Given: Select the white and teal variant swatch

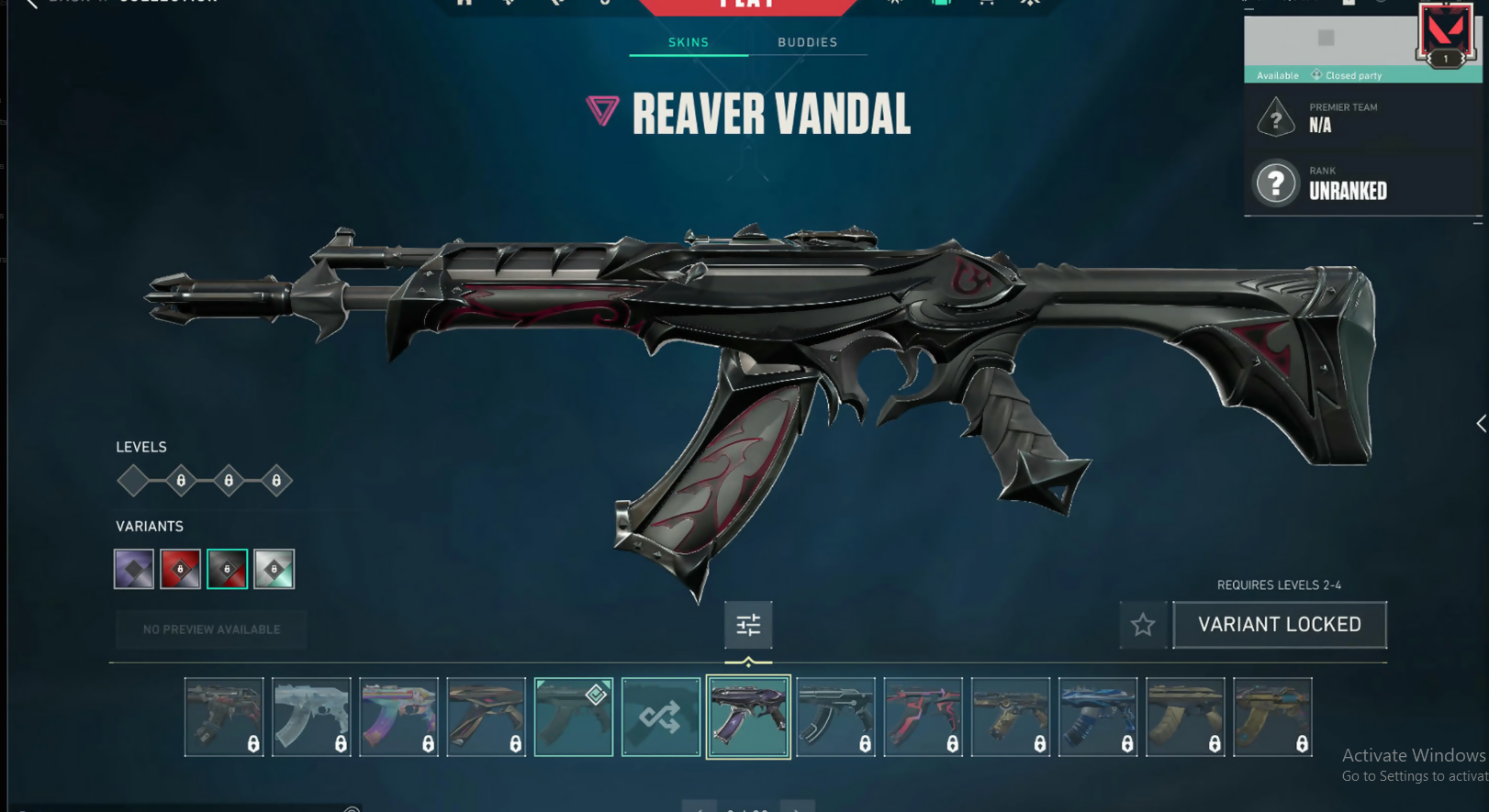Looking at the screenshot, I should (x=274, y=569).
